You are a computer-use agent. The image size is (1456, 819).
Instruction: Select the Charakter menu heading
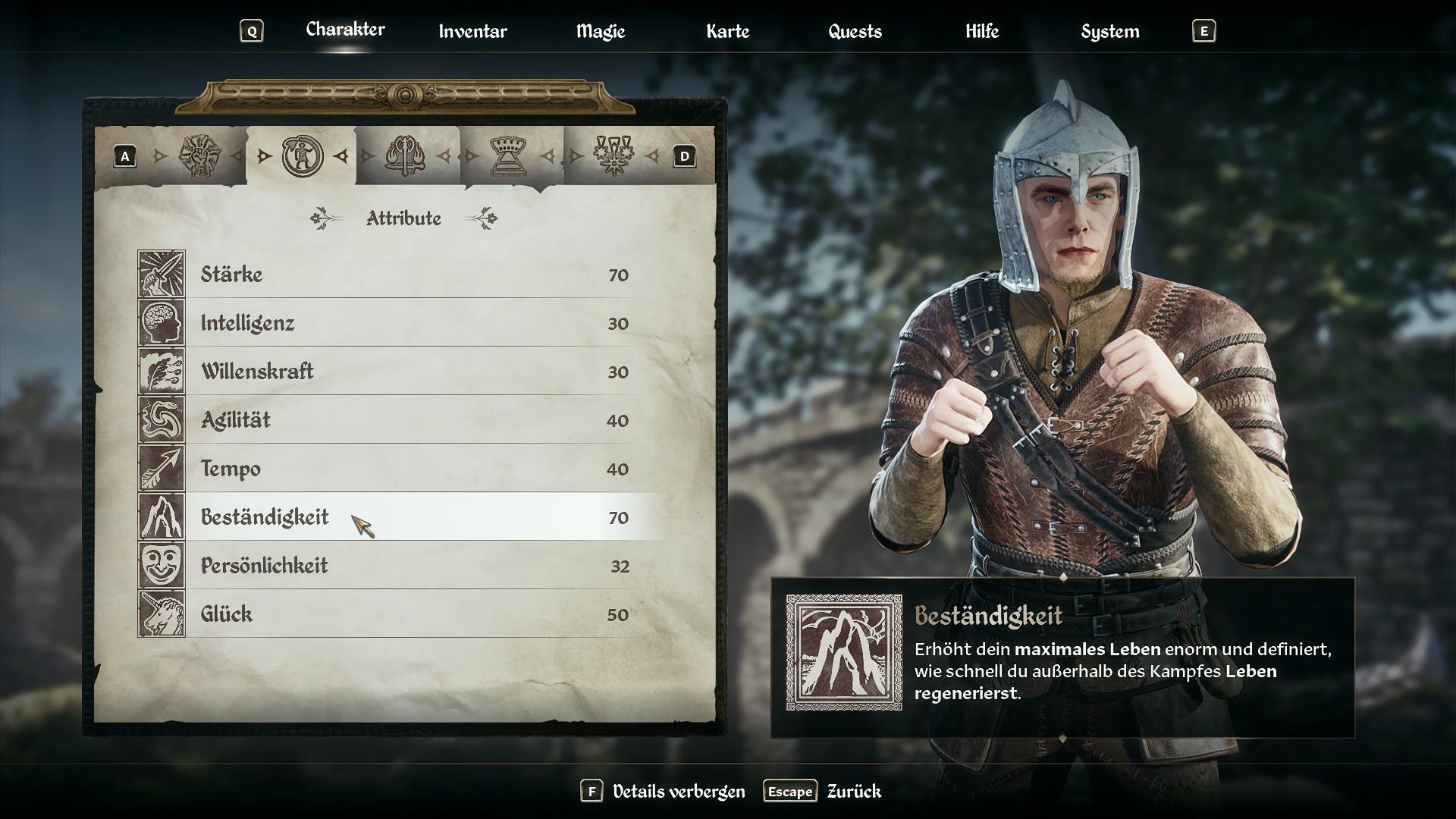[x=345, y=30]
